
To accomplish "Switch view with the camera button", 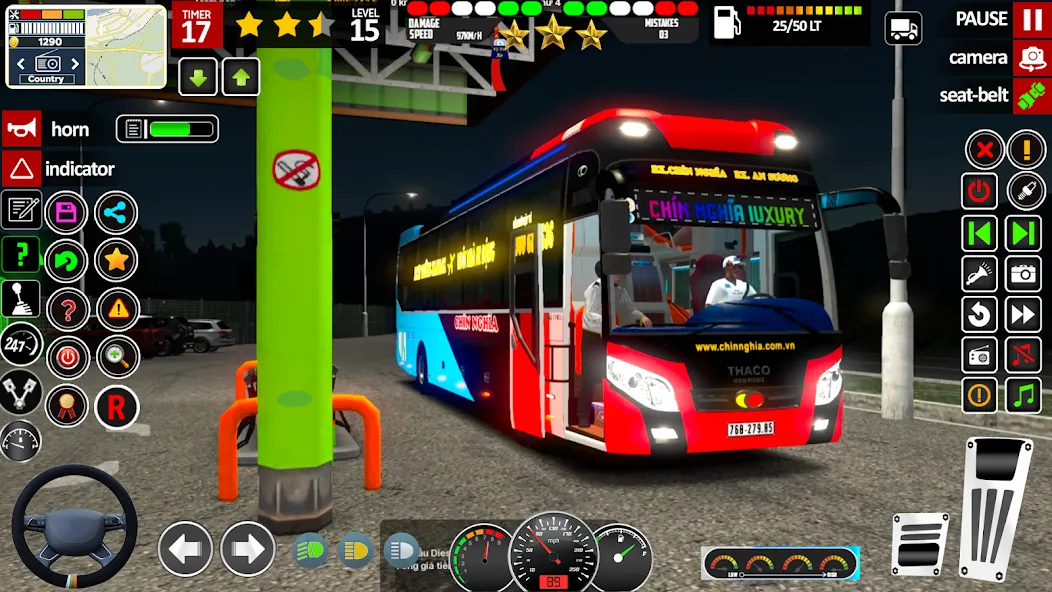I will pos(1031,58).
